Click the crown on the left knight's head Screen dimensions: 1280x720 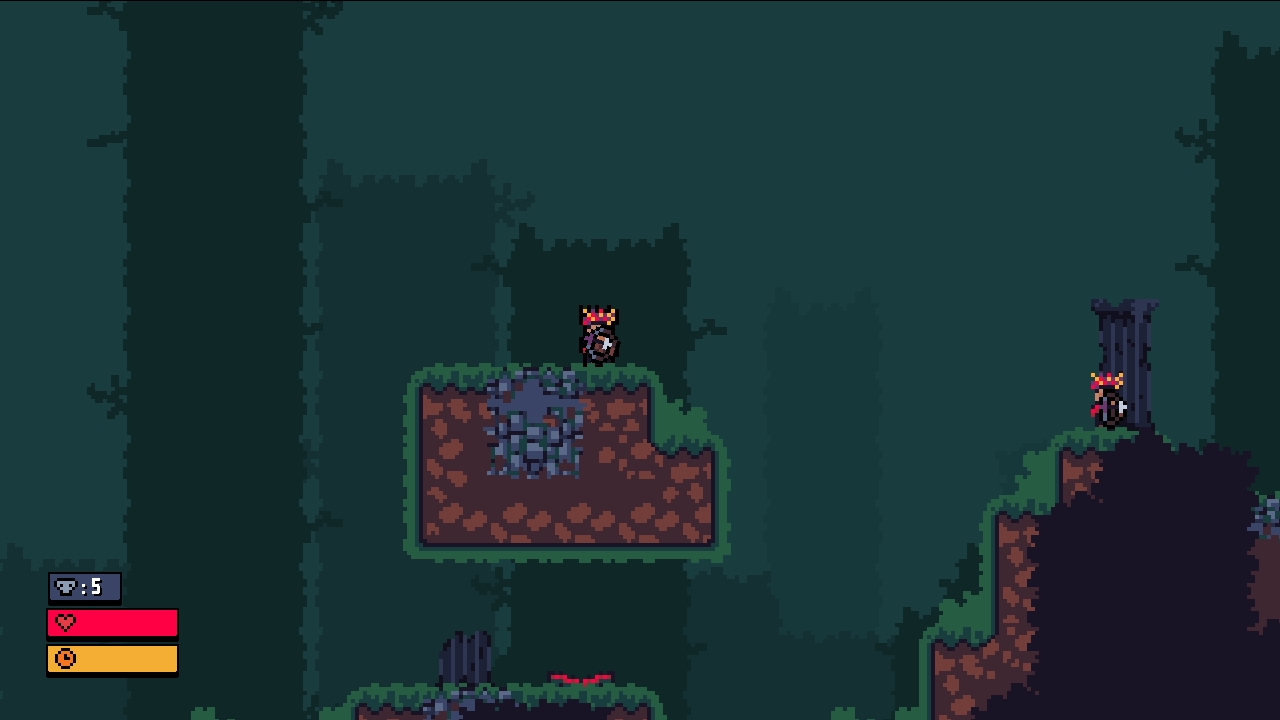pyautogui.click(x=597, y=314)
